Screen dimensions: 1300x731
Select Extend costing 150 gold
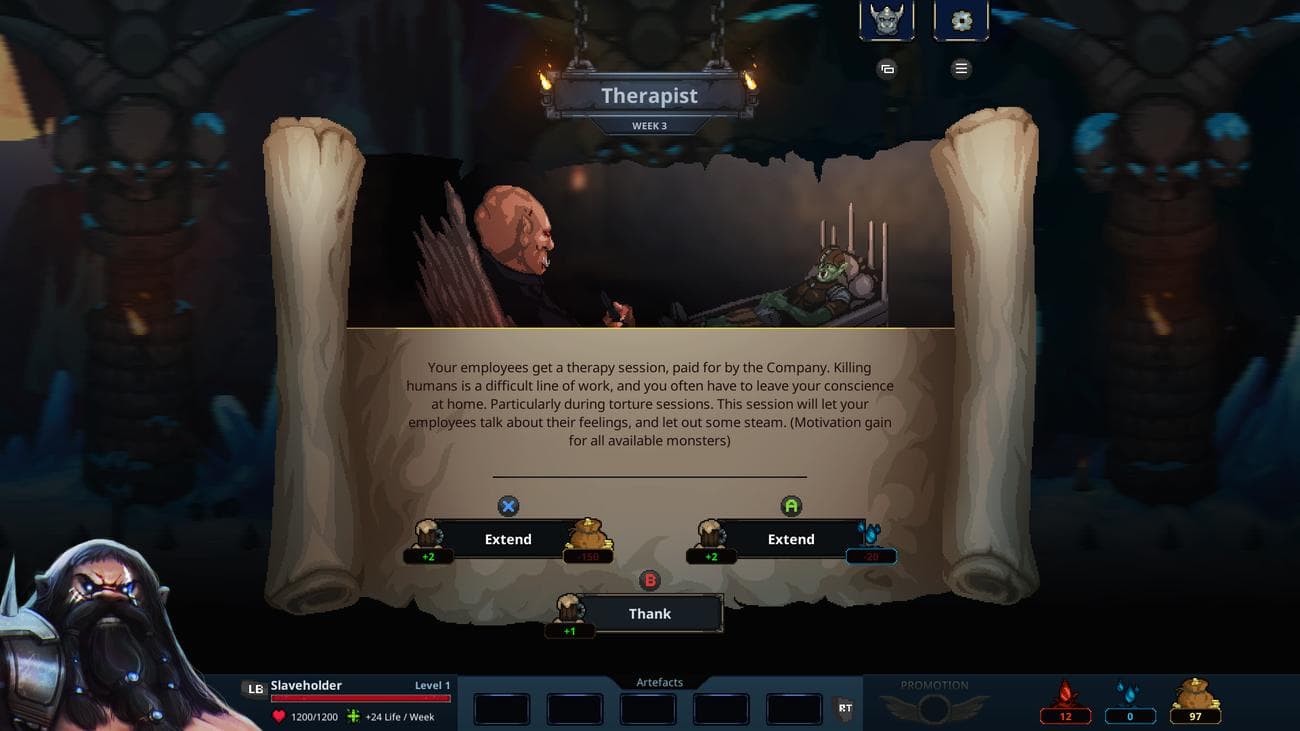coord(509,539)
